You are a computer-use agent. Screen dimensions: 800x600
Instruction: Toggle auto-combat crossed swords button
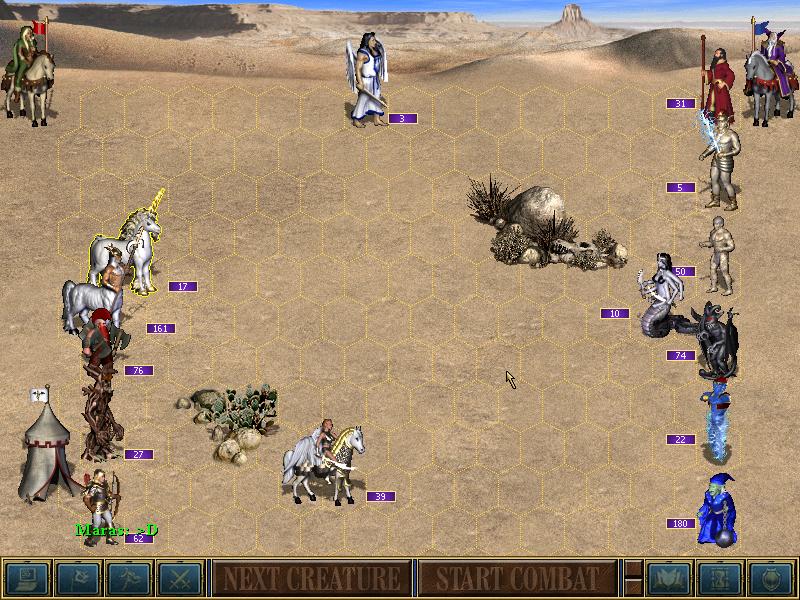pos(179,578)
